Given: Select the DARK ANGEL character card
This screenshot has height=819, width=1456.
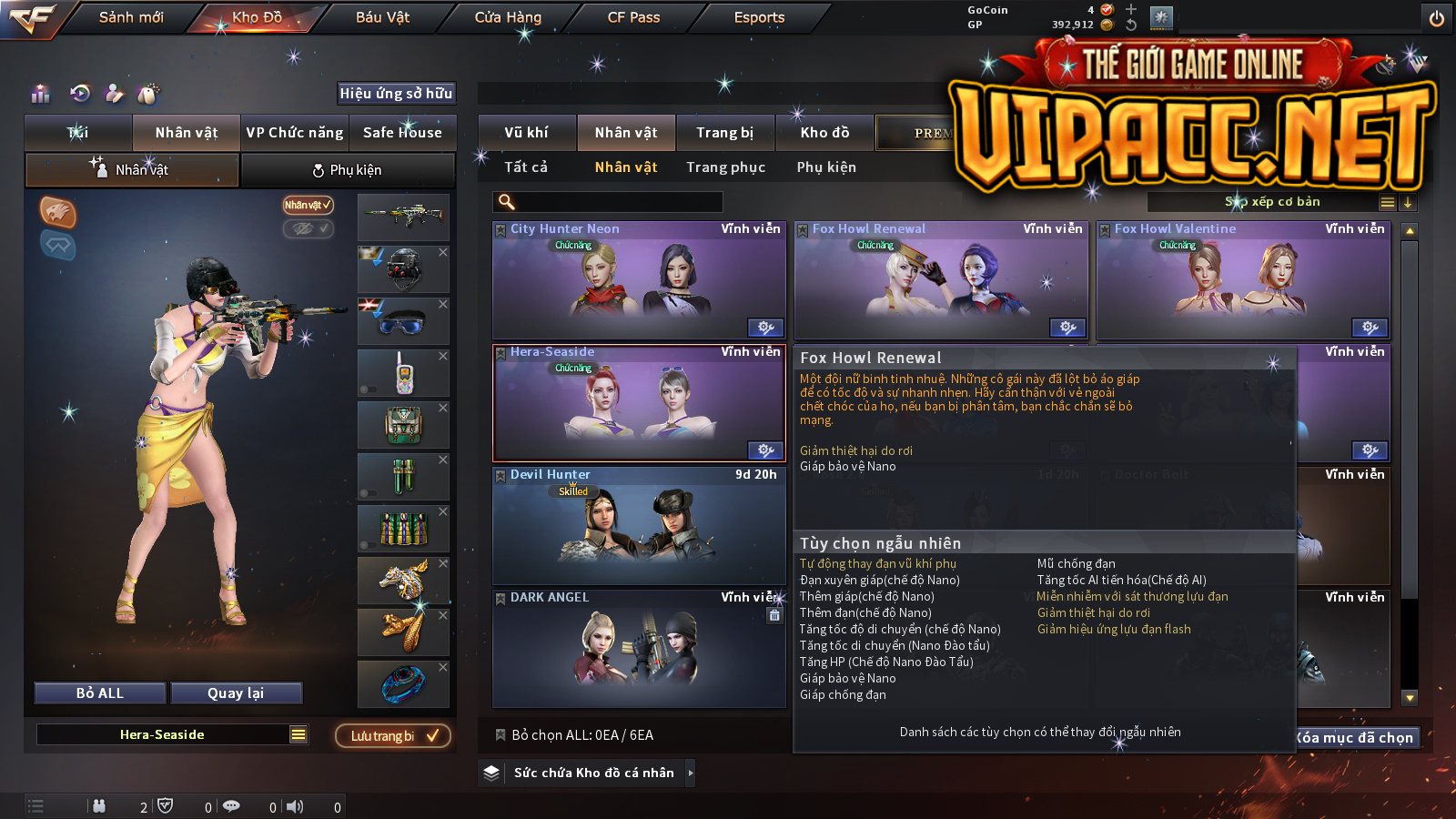Looking at the screenshot, I should tap(638, 649).
